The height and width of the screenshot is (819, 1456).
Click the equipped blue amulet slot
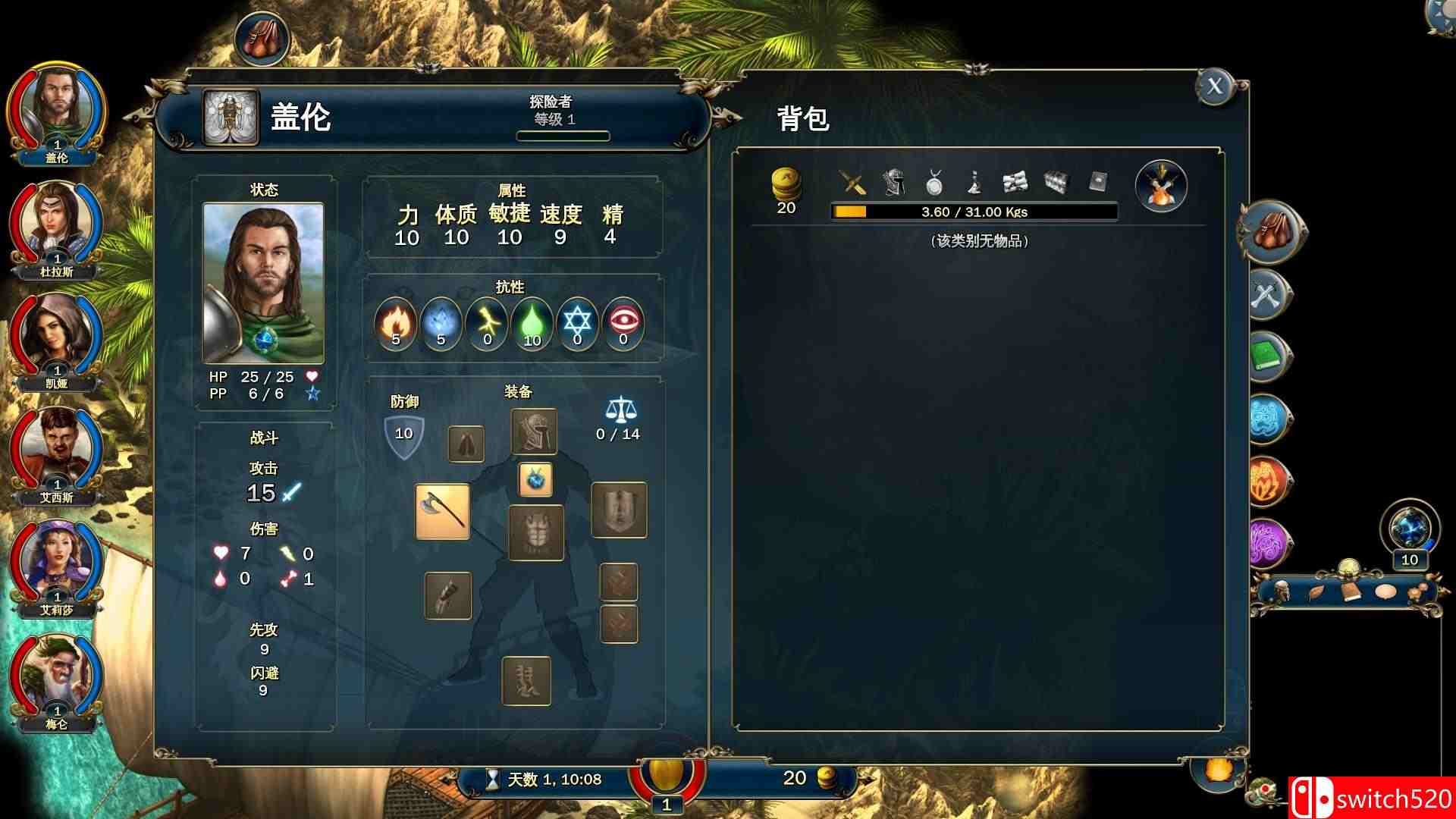point(535,479)
